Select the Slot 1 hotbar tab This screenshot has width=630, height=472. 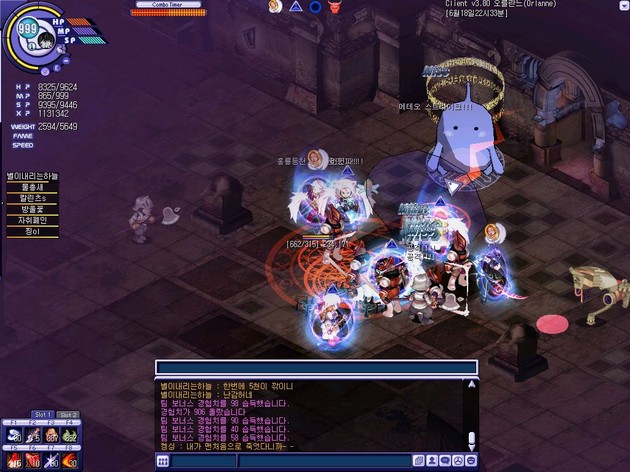pyautogui.click(x=43, y=414)
